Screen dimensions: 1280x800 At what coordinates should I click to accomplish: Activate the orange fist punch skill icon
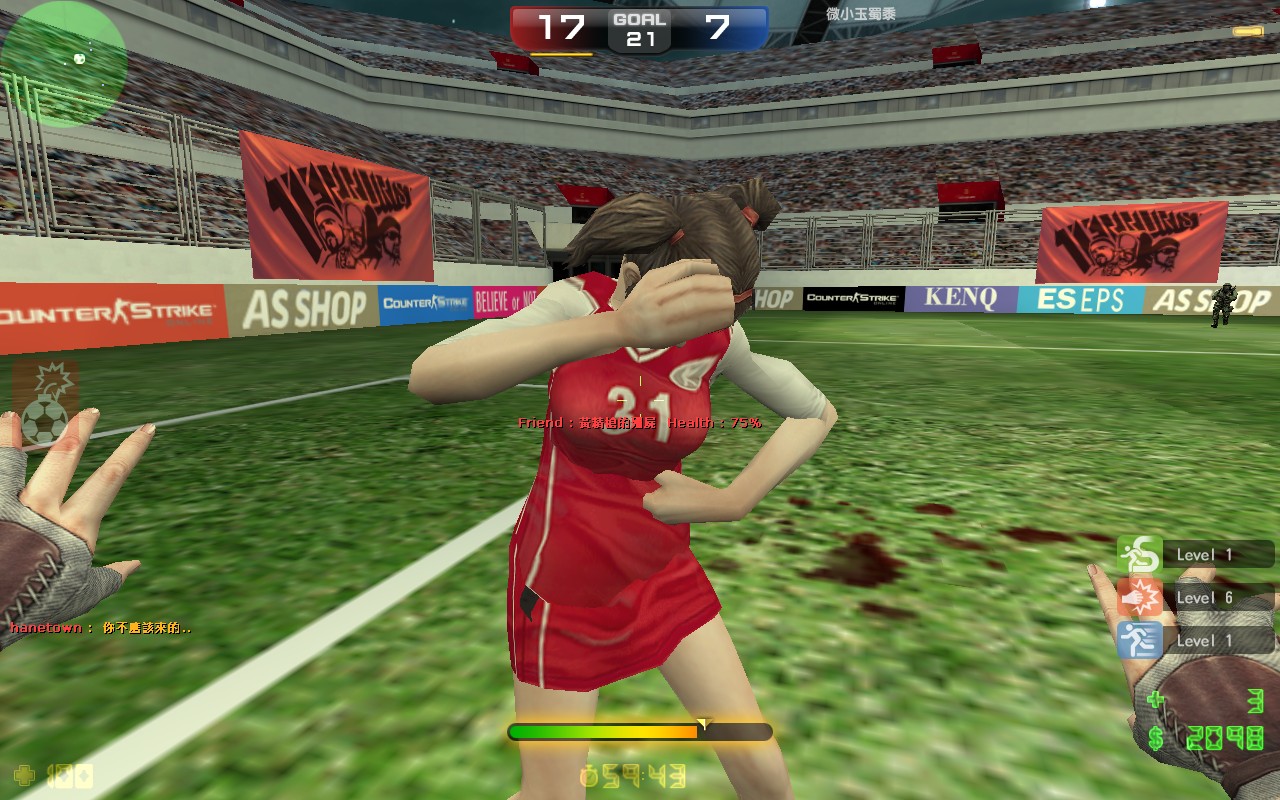tap(1139, 597)
